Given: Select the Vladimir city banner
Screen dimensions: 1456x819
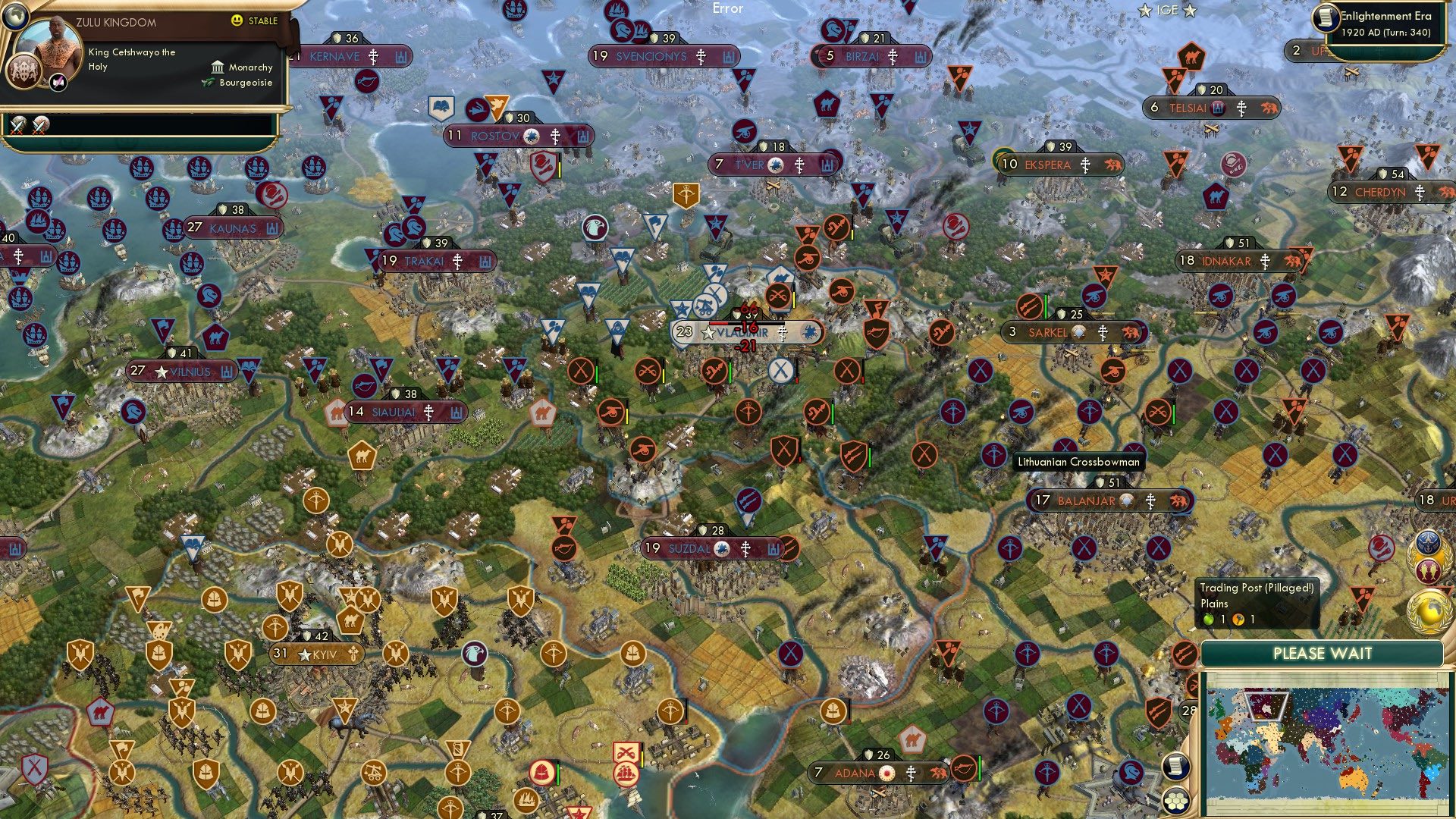Looking at the screenshot, I should pyautogui.click(x=747, y=332).
